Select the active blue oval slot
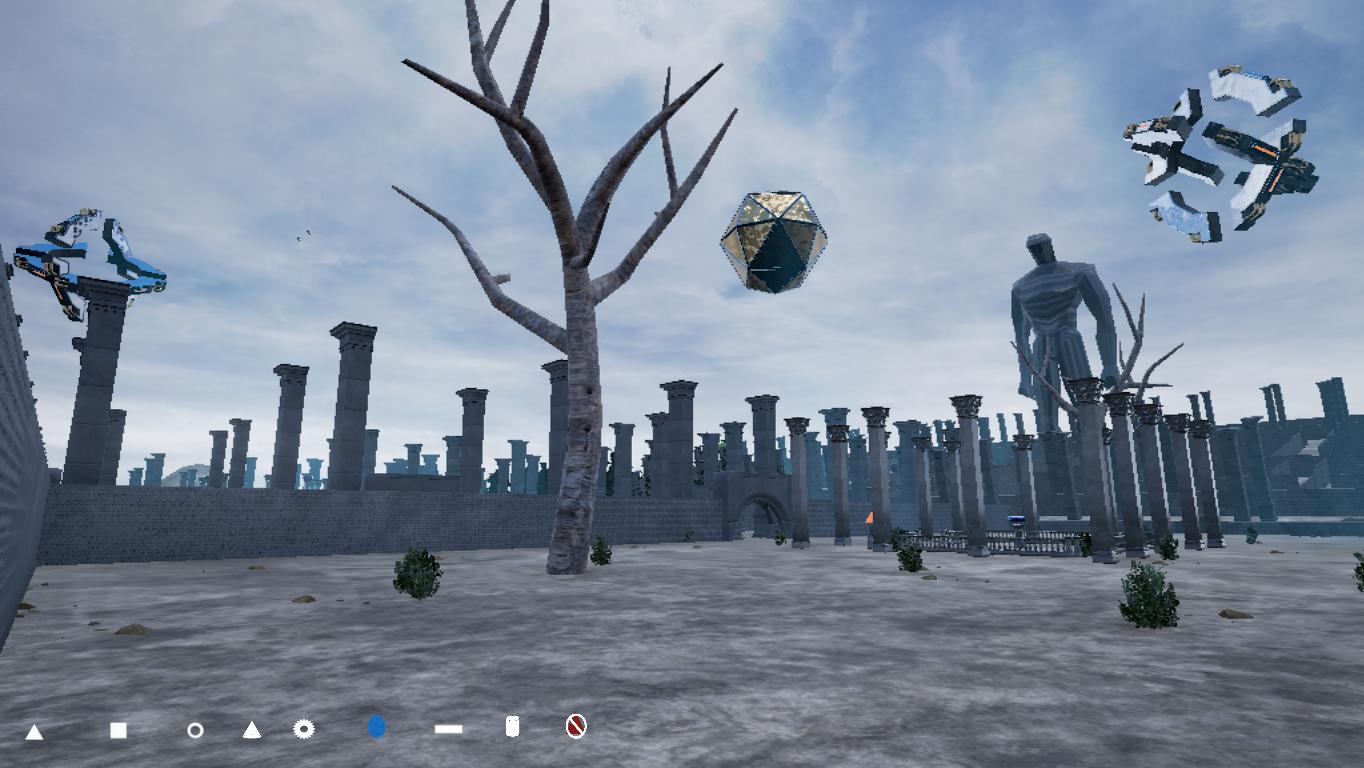 click(x=376, y=727)
